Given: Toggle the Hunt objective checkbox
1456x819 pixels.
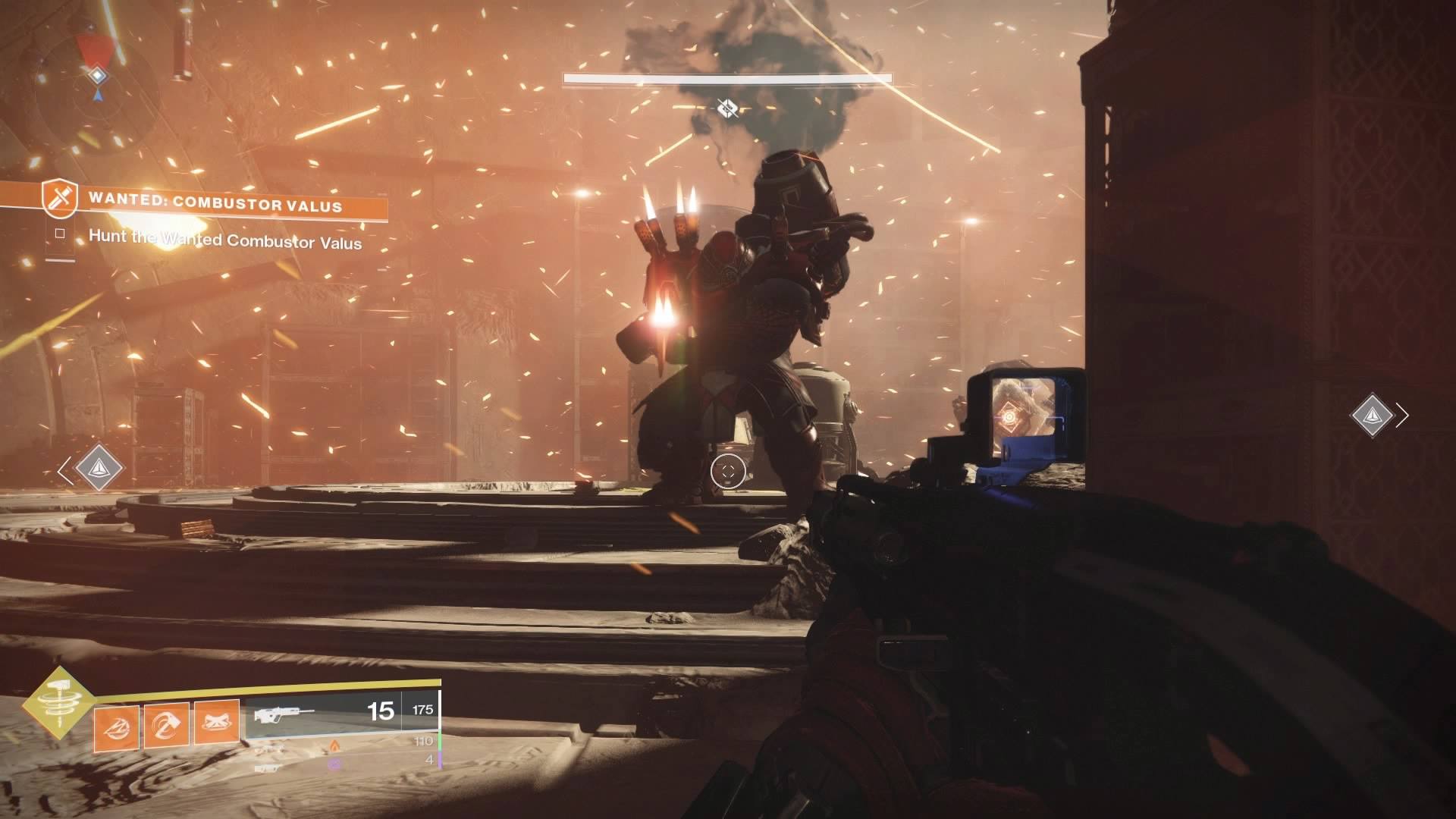Looking at the screenshot, I should click(x=60, y=234).
